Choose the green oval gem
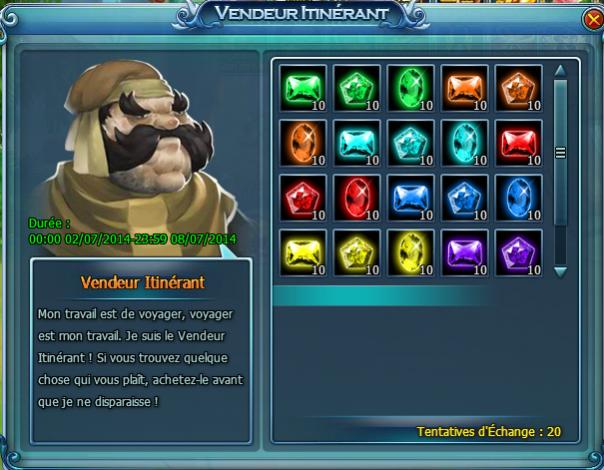The height and width of the screenshot is (470, 604). click(x=407, y=87)
